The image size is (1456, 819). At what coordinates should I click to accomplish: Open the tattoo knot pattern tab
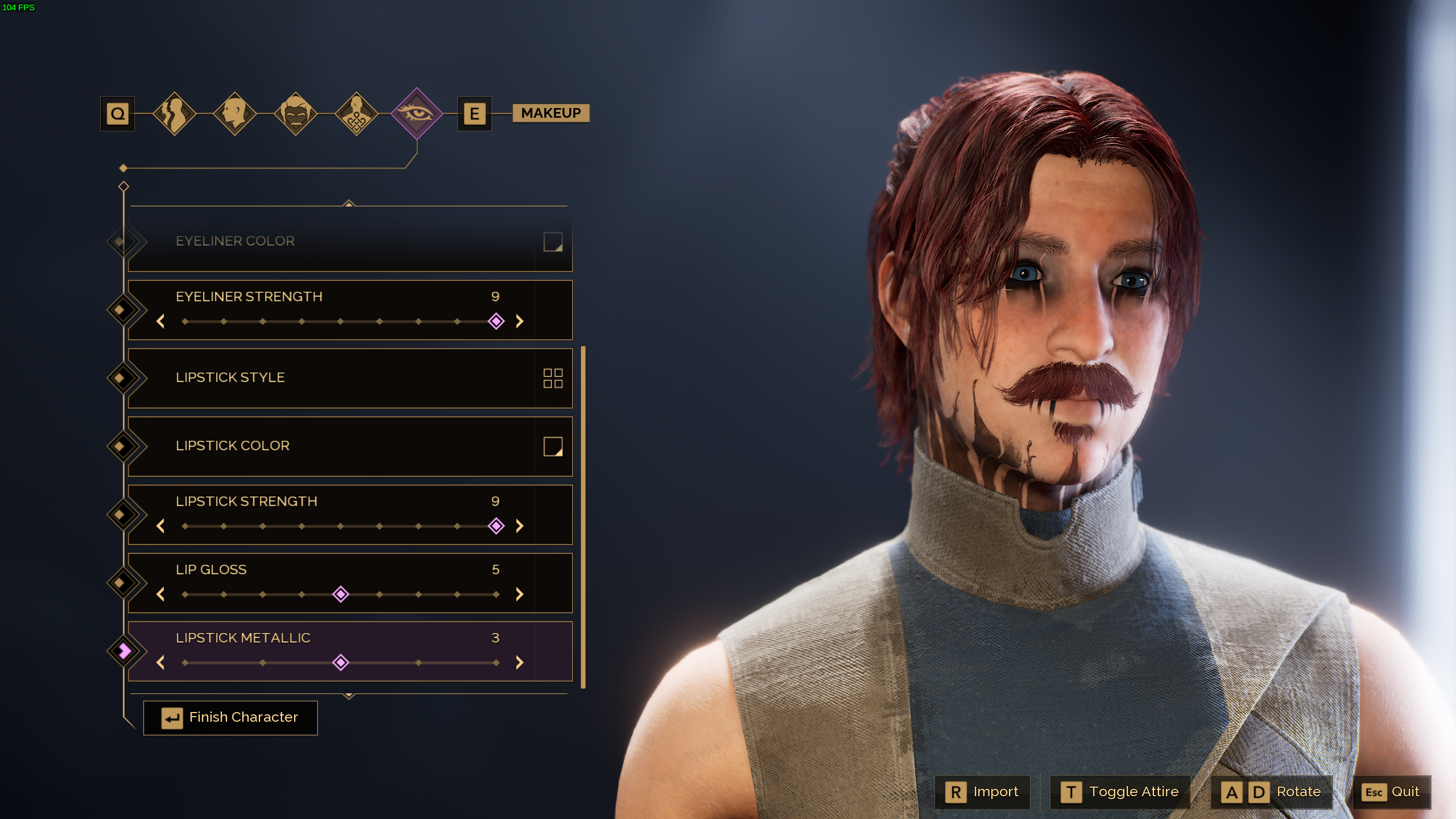[357, 114]
